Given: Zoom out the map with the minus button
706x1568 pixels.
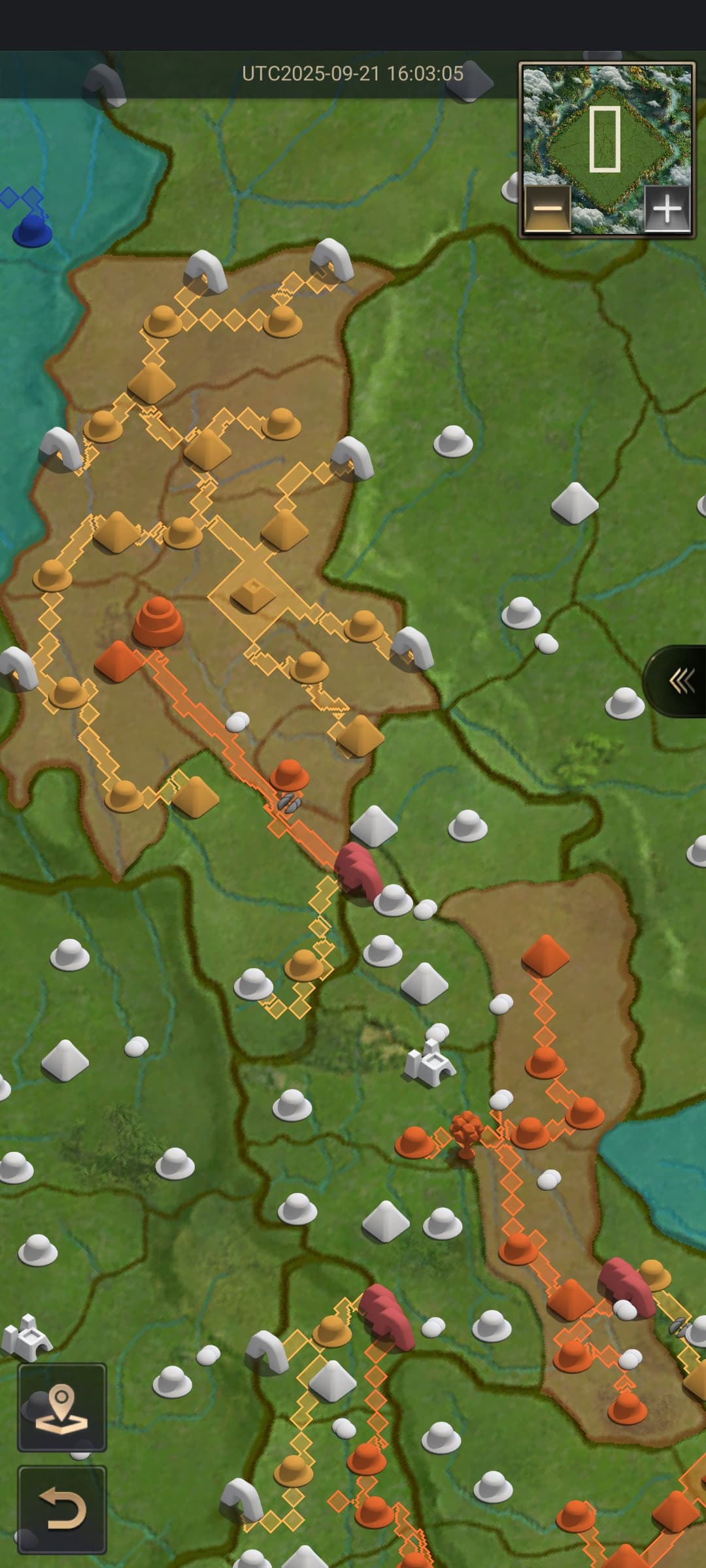Looking at the screenshot, I should click(x=548, y=210).
